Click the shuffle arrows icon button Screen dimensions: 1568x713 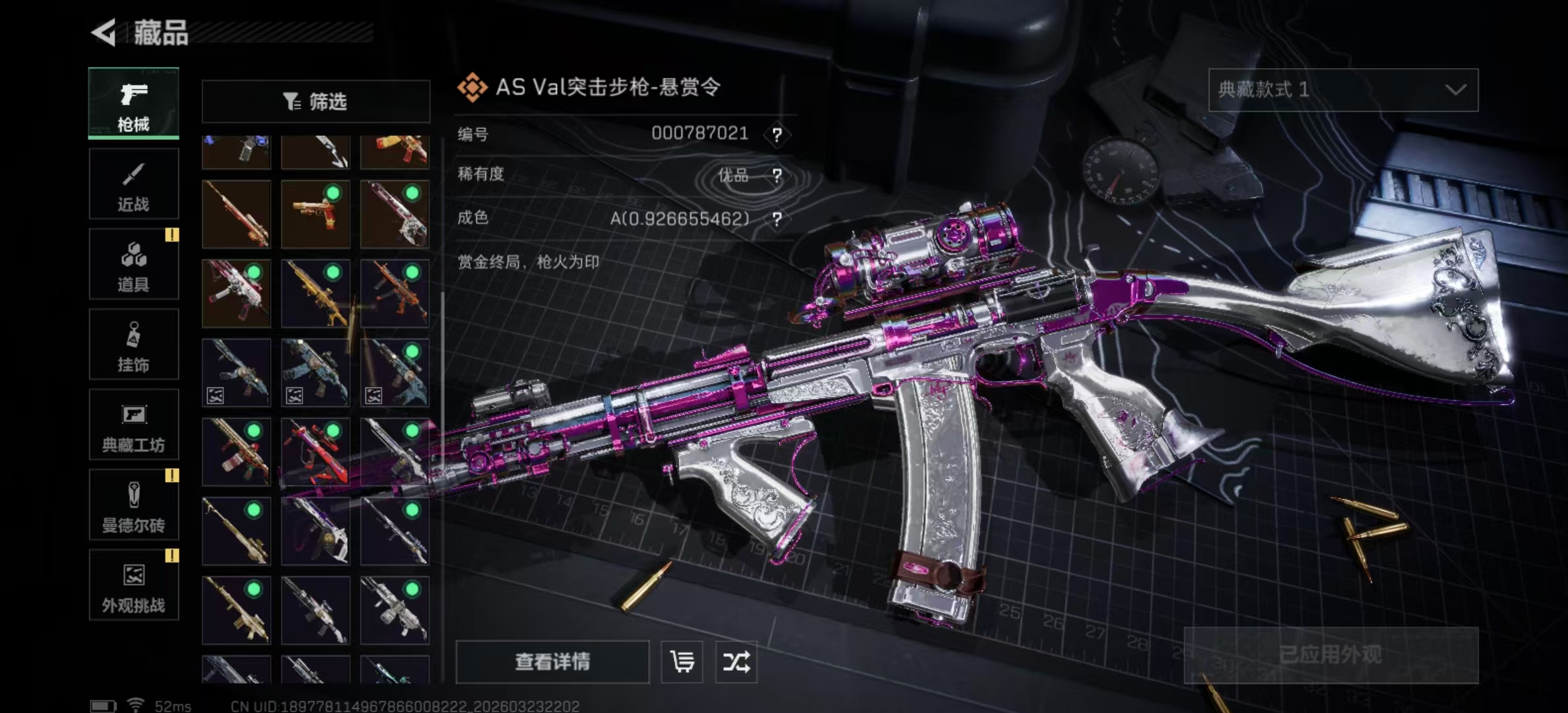pyautogui.click(x=736, y=662)
